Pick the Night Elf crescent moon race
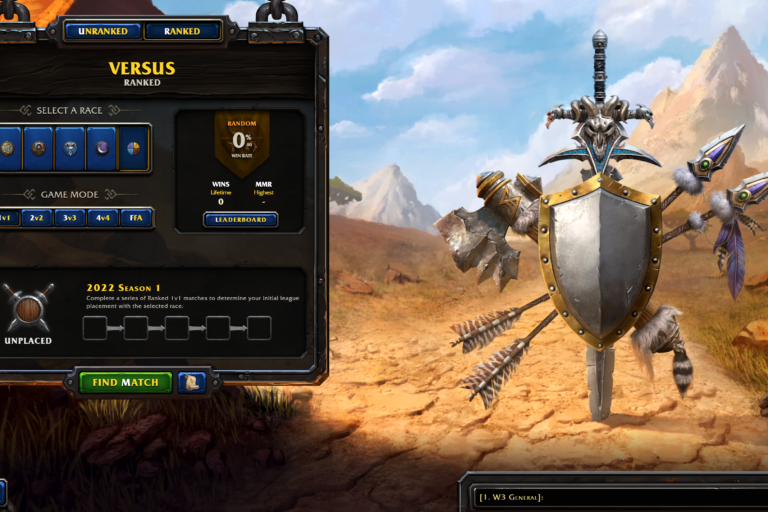This screenshot has width=768, height=512. [x=100, y=148]
